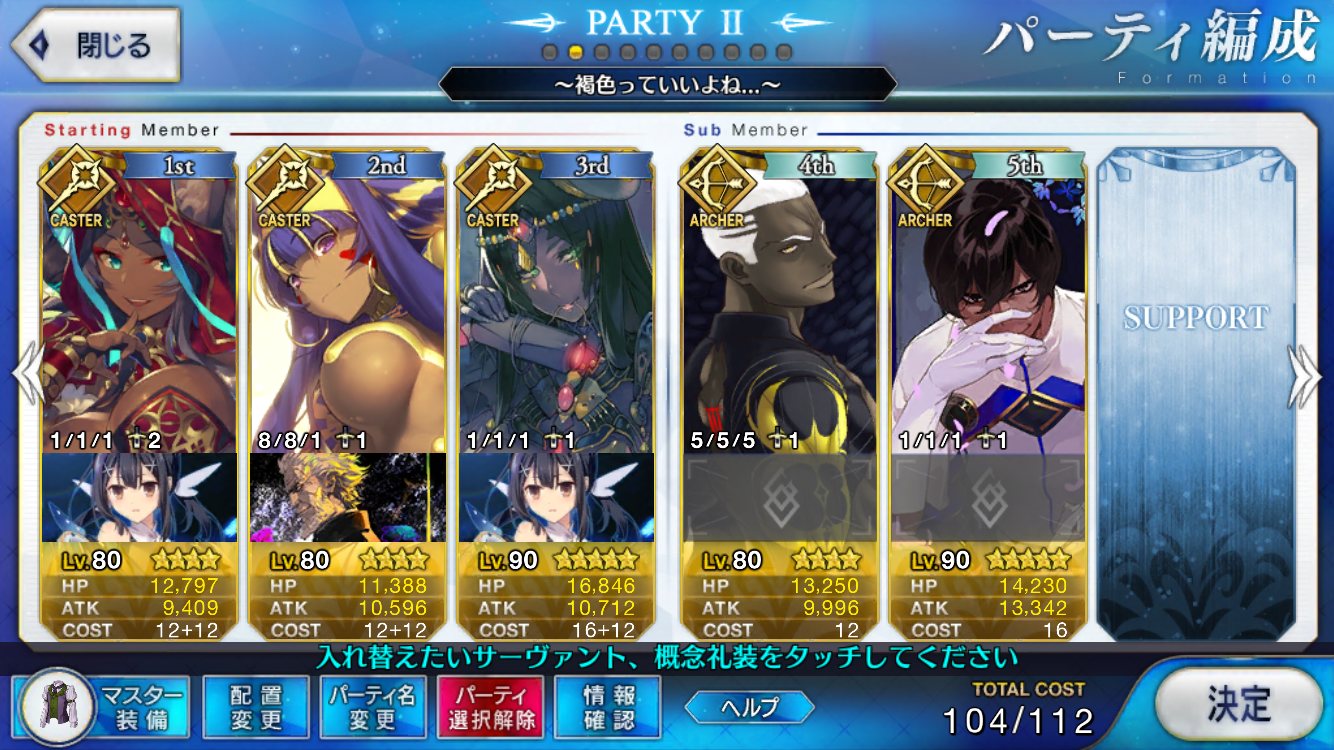The height and width of the screenshot is (750, 1334).
Task: Select the 5th slot Lv.90 Archer card
Action: point(988,300)
